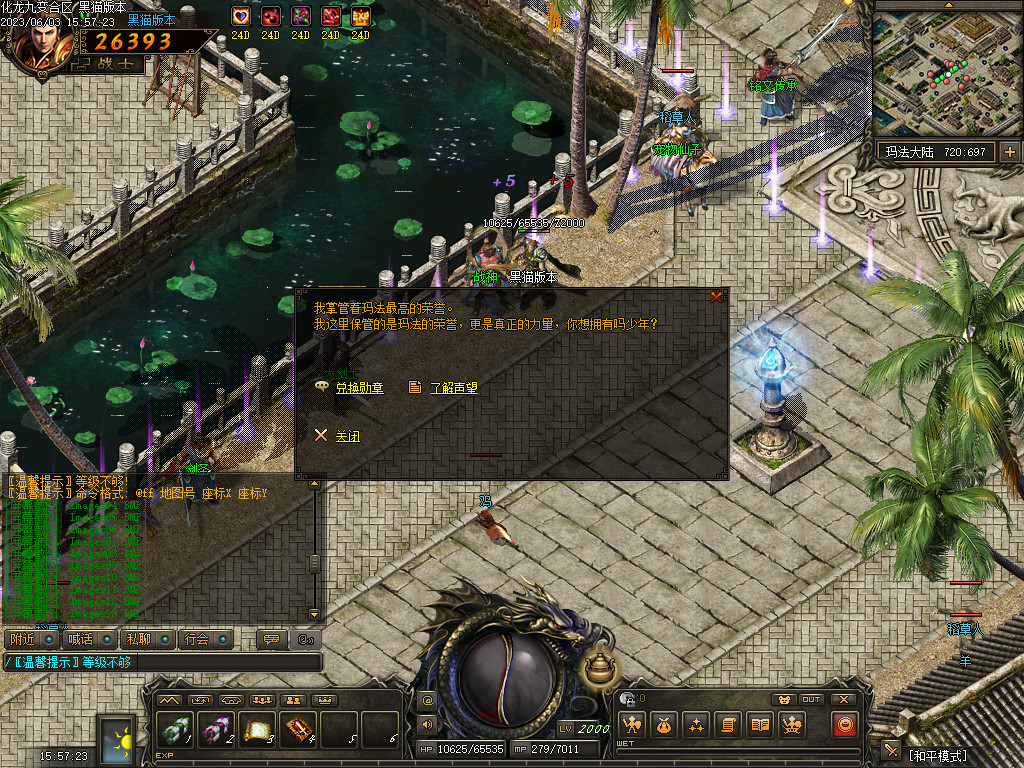
Task: Click the heart buff icon
Action: pos(240,16)
